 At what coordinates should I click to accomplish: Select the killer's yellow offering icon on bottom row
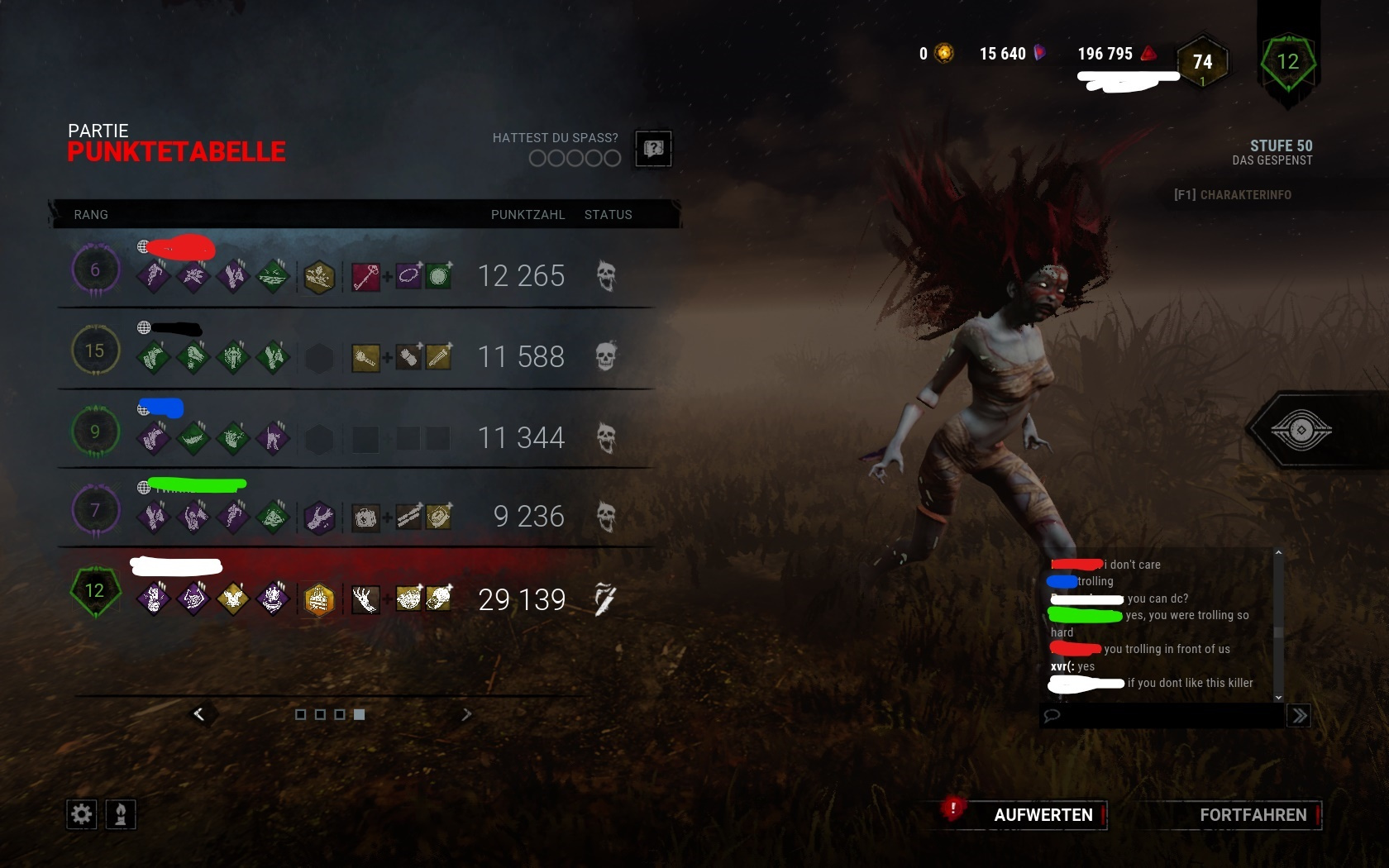tap(320, 599)
